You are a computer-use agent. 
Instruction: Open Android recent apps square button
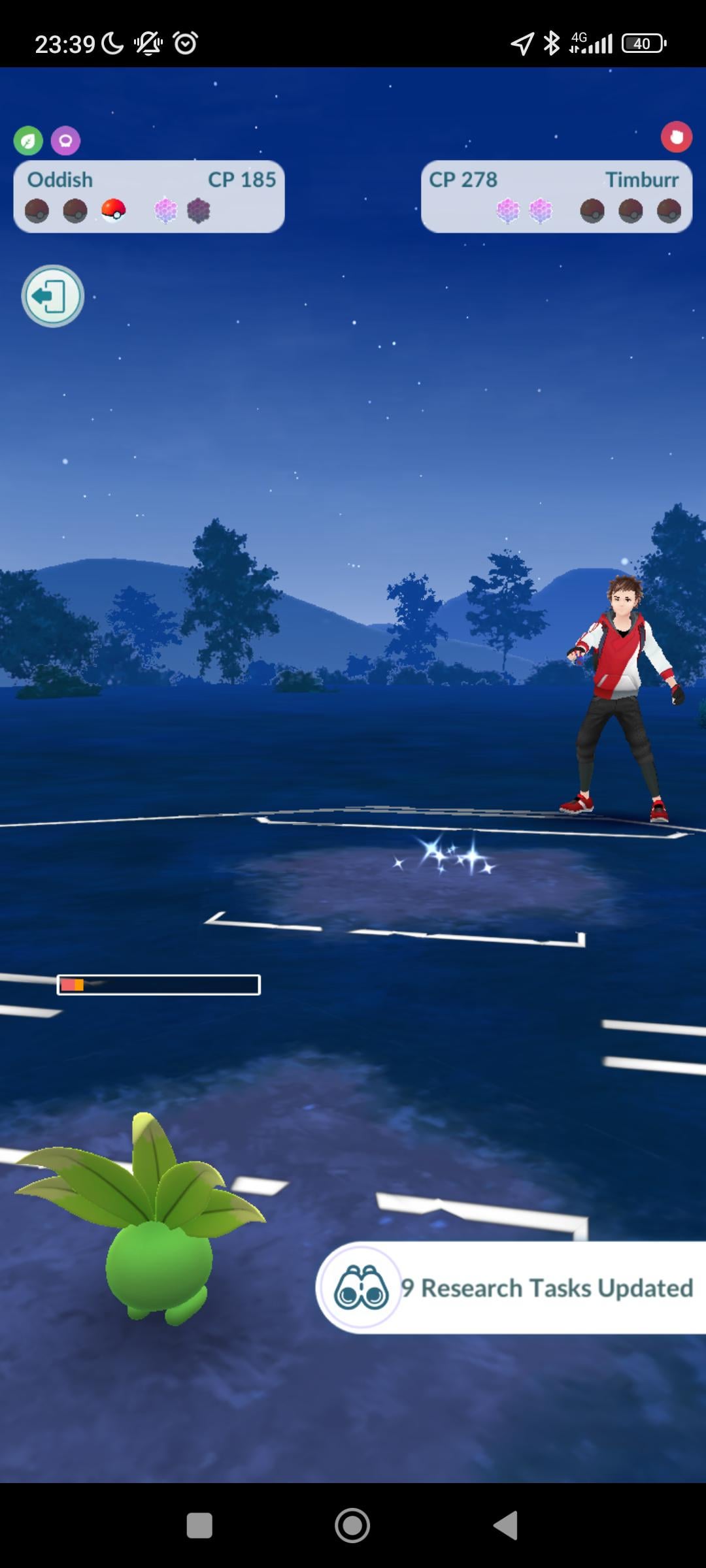pyautogui.click(x=199, y=1526)
